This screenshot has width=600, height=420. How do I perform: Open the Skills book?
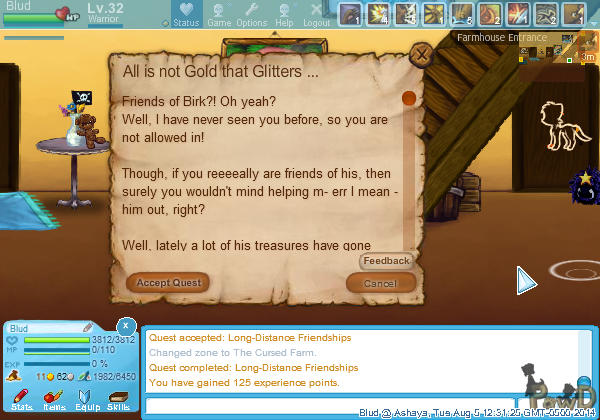(118, 401)
